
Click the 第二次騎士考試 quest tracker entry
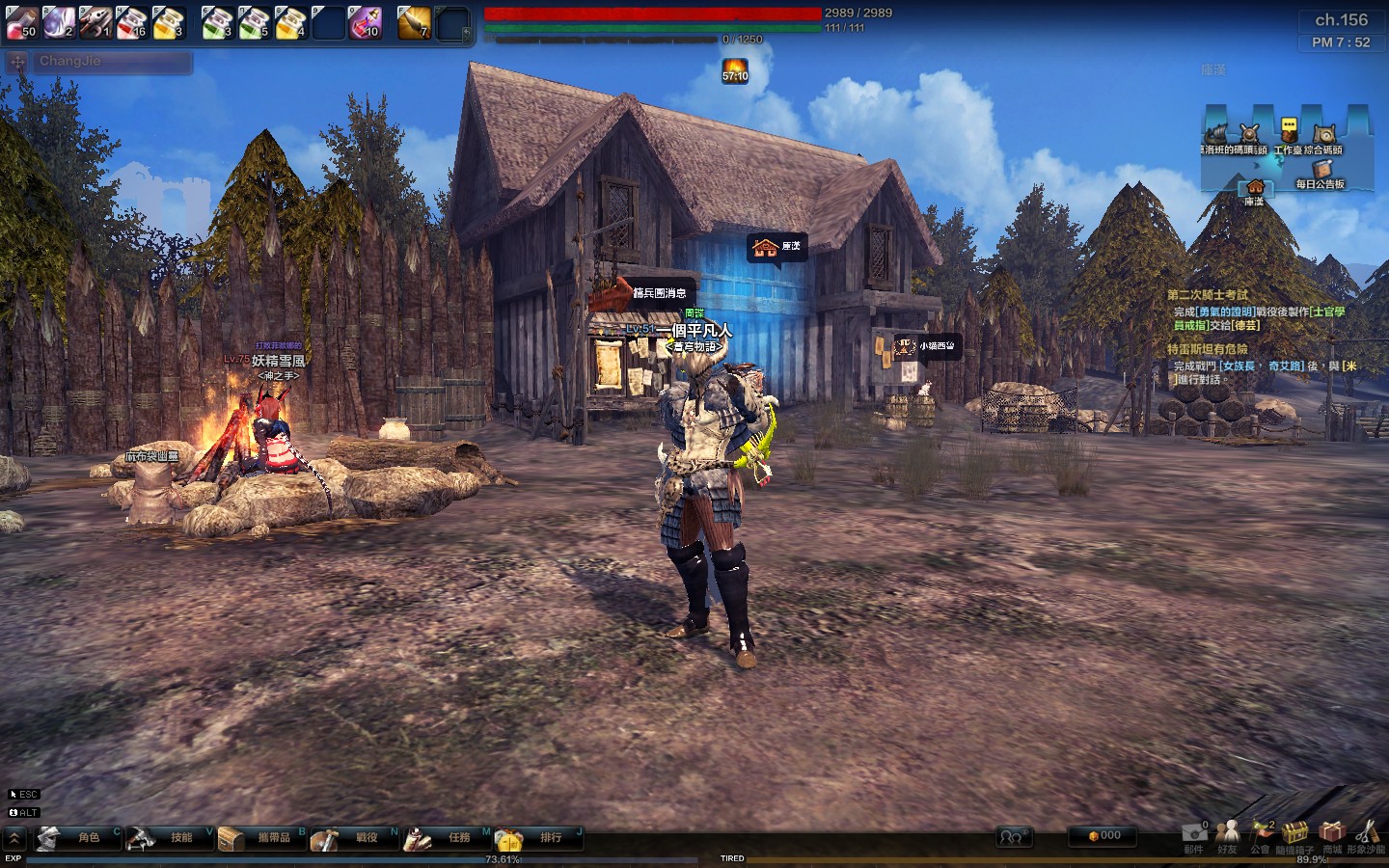click(1207, 295)
